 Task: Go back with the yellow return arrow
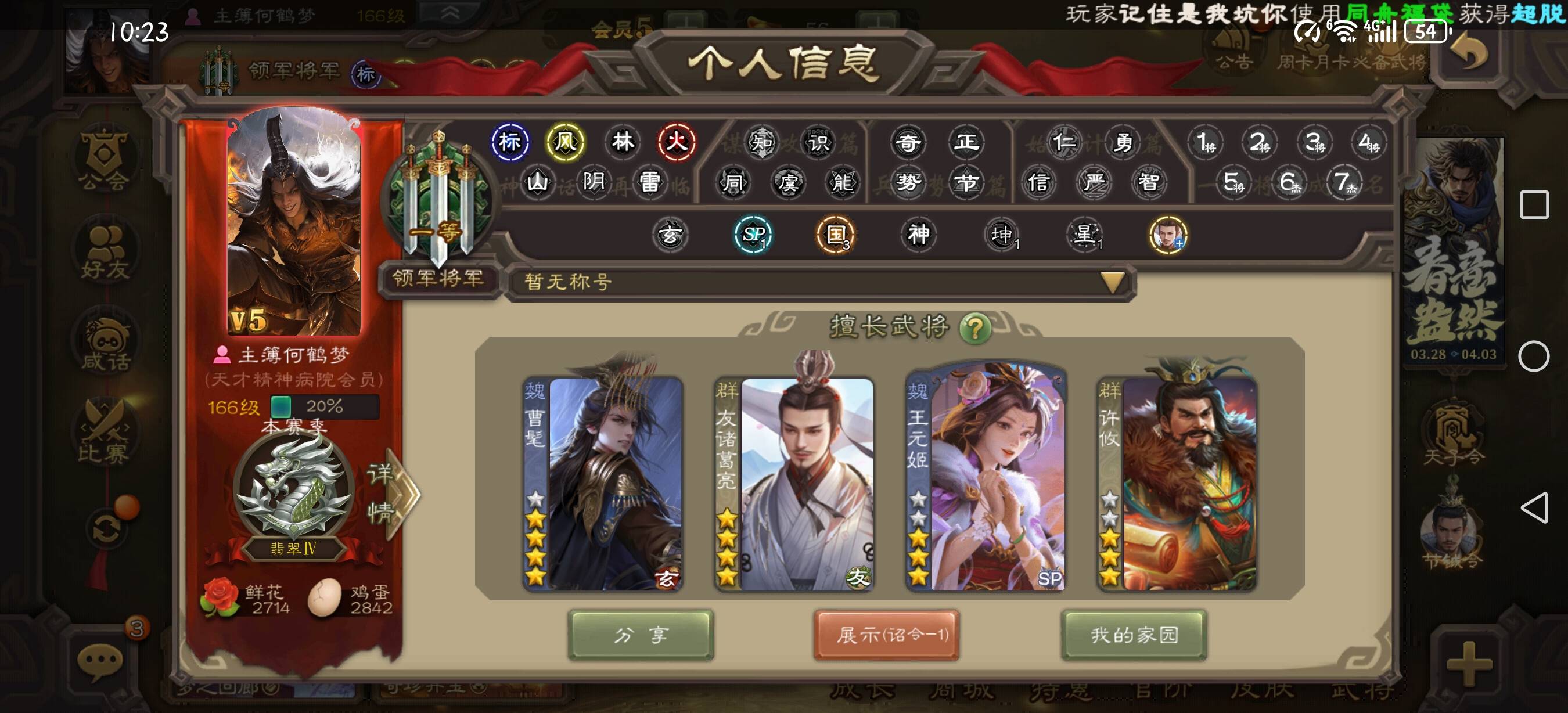pos(1468,53)
